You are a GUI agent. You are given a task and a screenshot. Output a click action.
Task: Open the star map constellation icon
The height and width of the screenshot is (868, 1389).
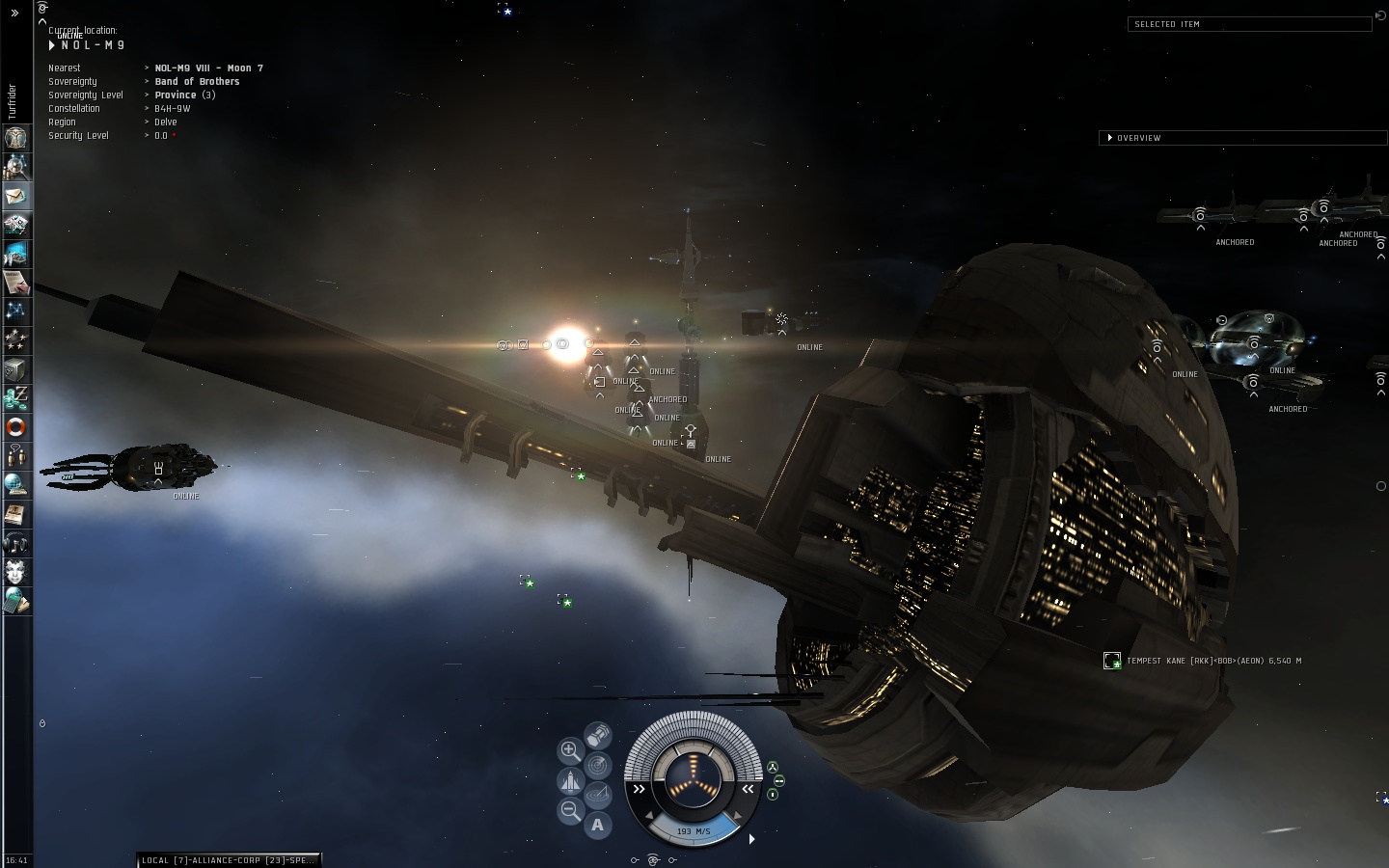16,312
